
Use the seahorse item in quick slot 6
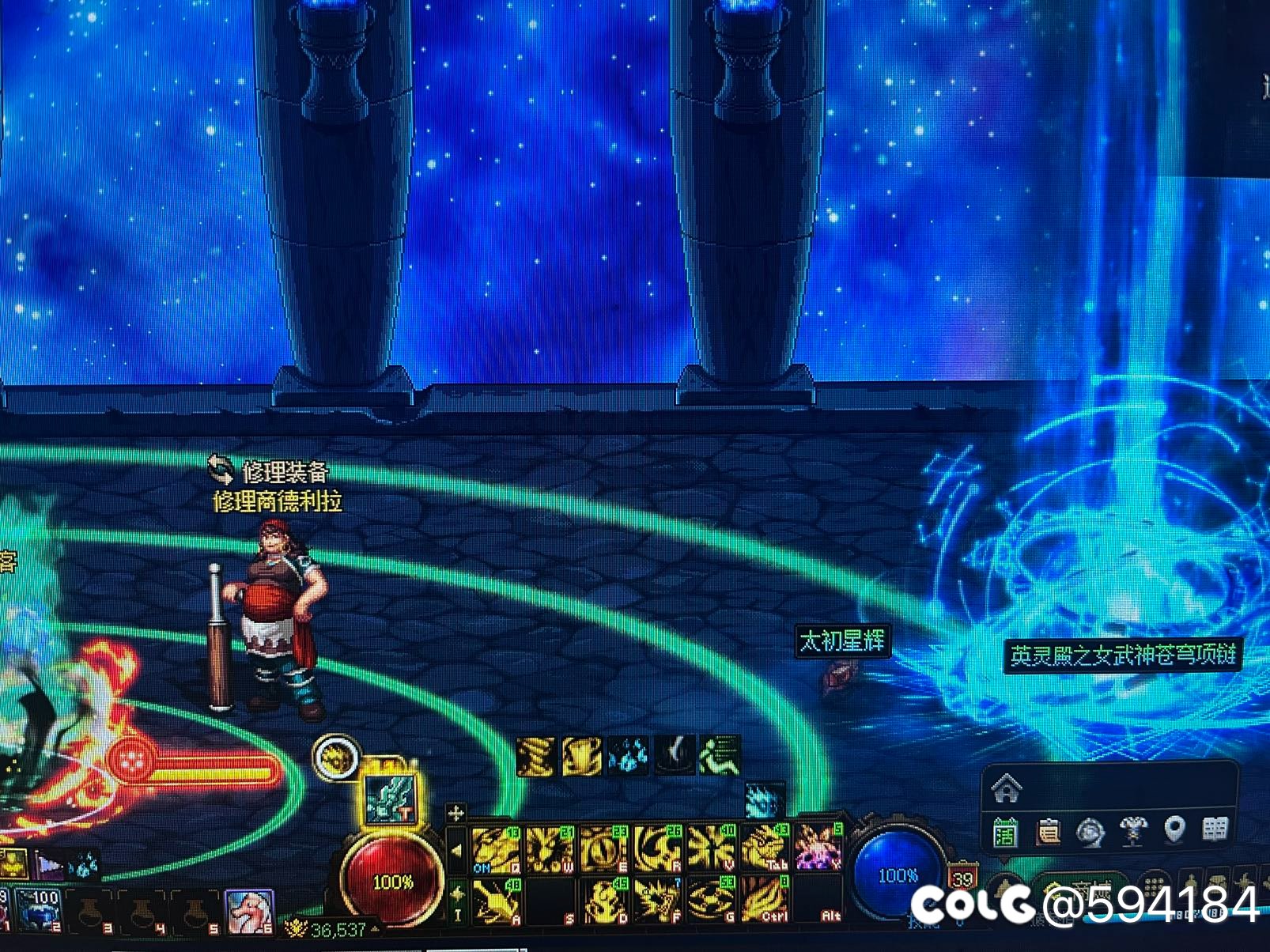click(249, 911)
